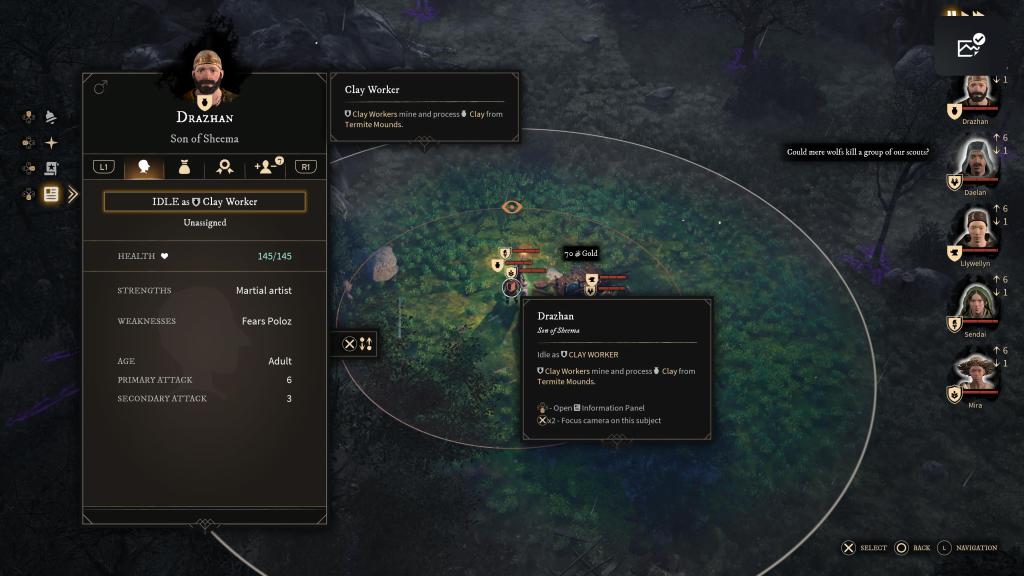Select the four-point star sidebar icon

[x=50, y=143]
